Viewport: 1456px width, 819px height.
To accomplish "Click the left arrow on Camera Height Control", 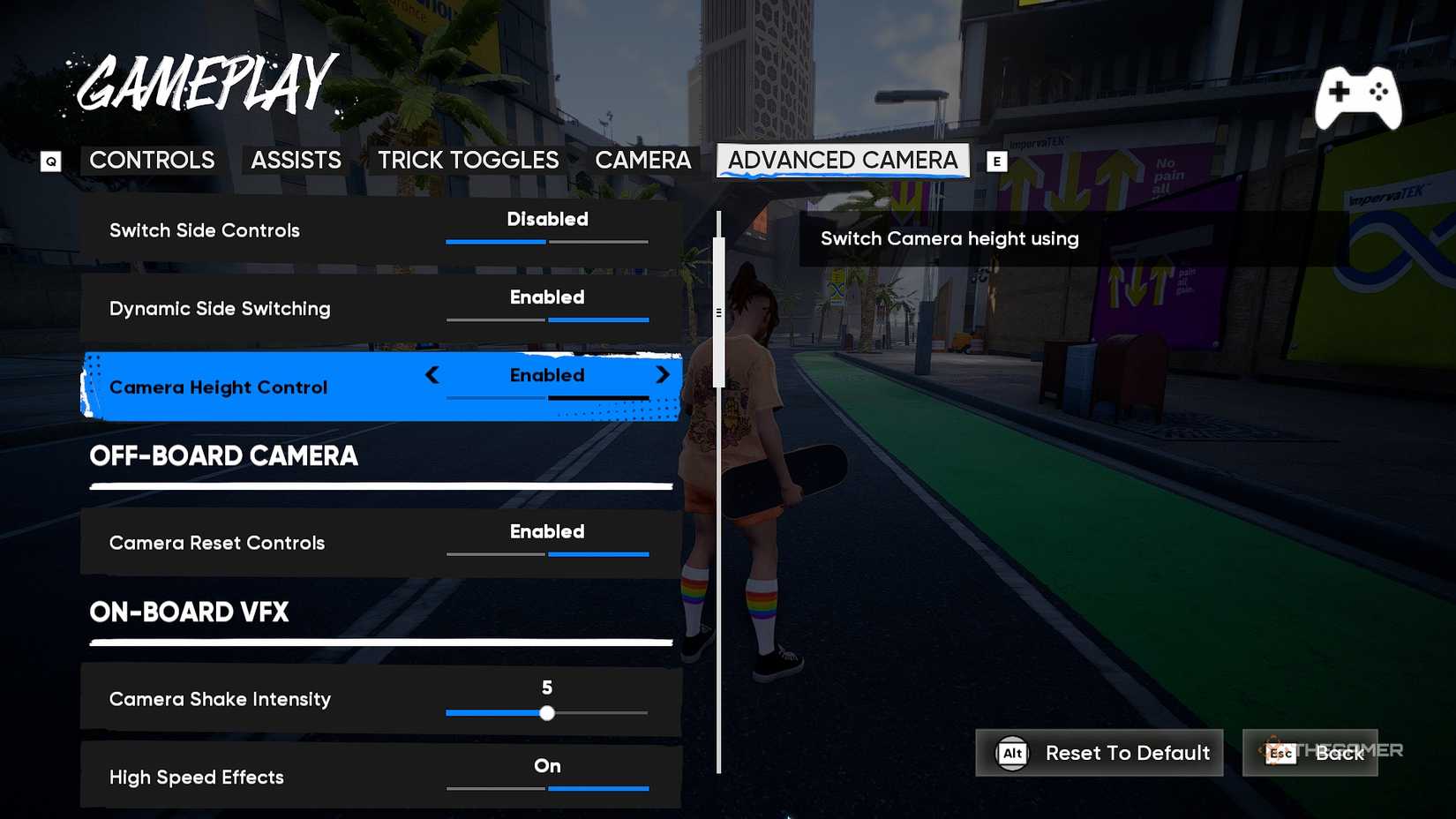I will [432, 375].
